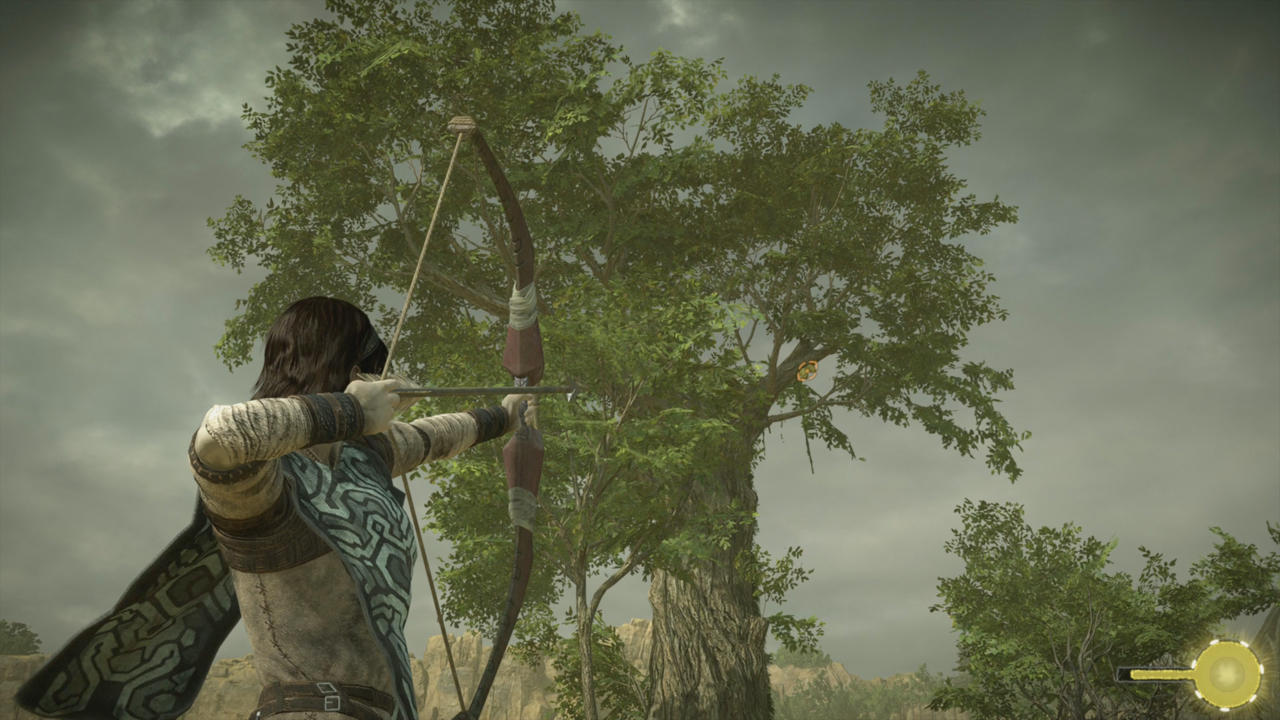Expand the health bar extending from the orb
The image size is (1280, 720).
click(1160, 674)
